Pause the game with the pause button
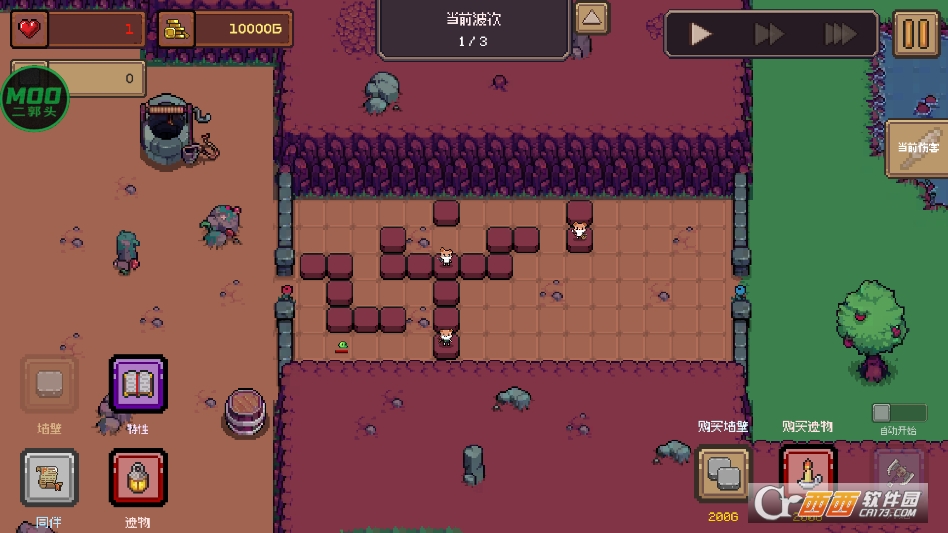948x533 pixels. (915, 34)
